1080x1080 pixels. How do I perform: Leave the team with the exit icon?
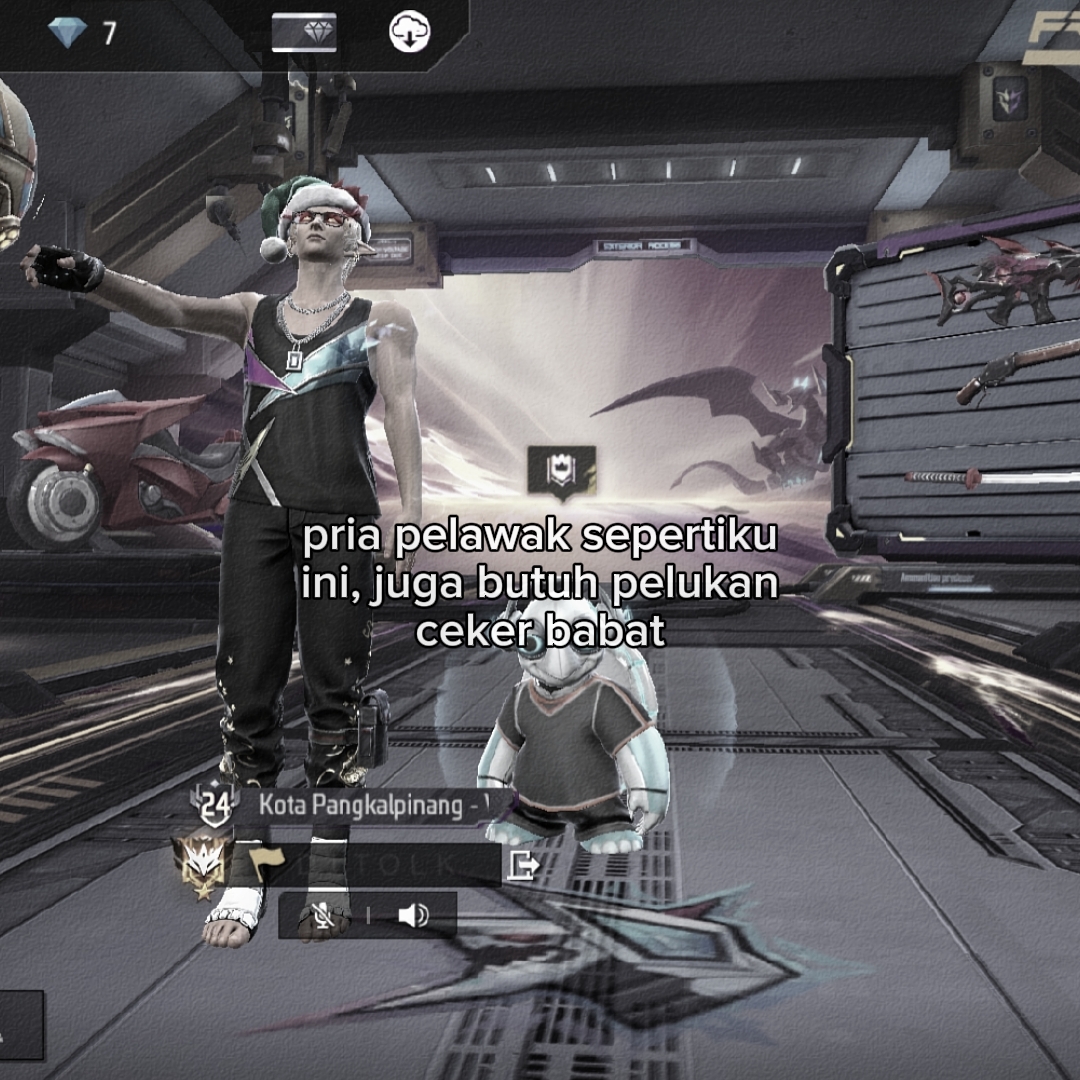pyautogui.click(x=523, y=864)
